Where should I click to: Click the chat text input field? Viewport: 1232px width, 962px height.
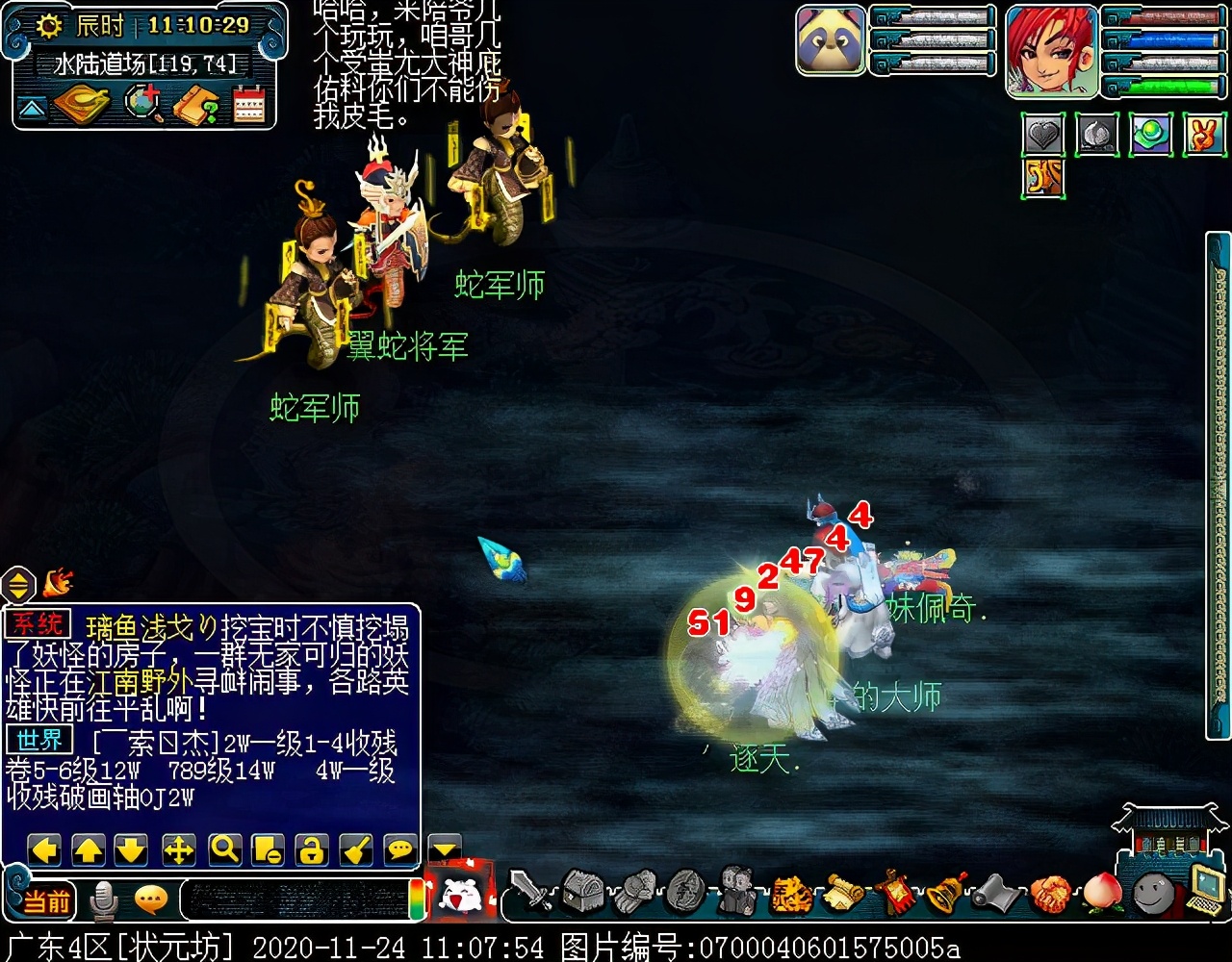point(294,900)
